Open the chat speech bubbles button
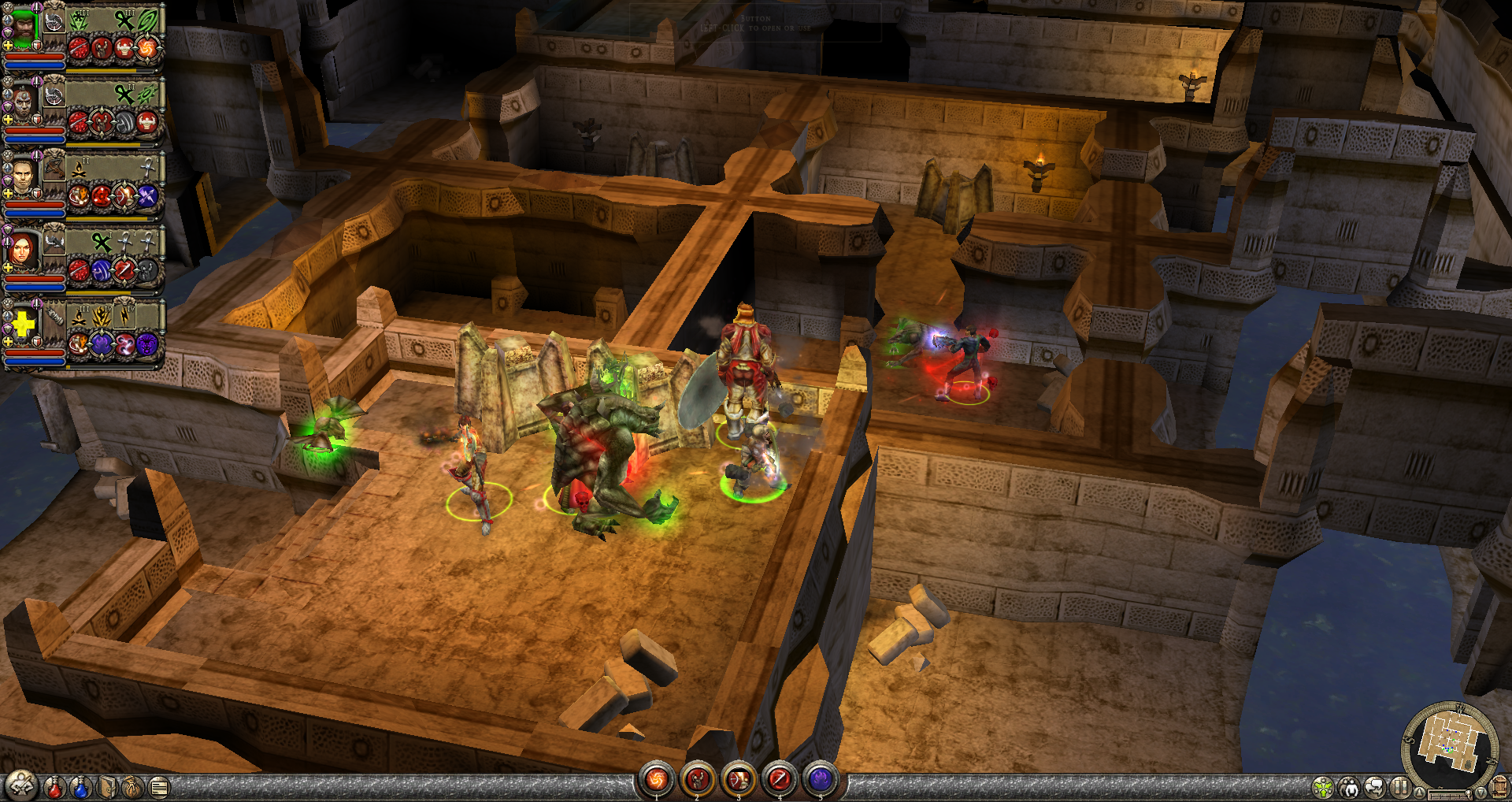1512x802 pixels. (1375, 787)
